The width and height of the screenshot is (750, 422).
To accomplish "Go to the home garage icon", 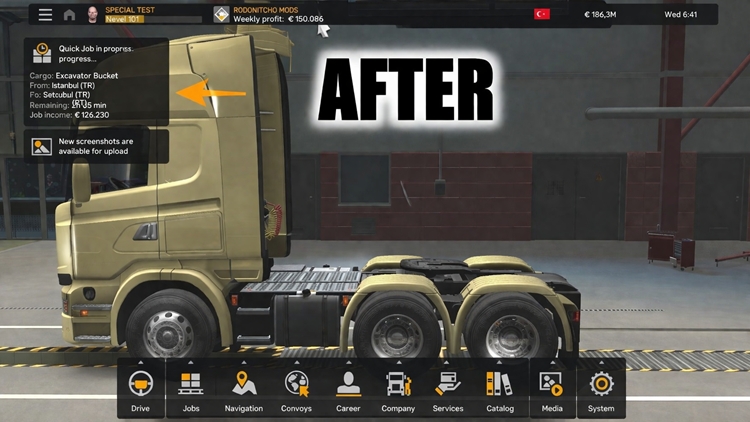I will pos(69,15).
